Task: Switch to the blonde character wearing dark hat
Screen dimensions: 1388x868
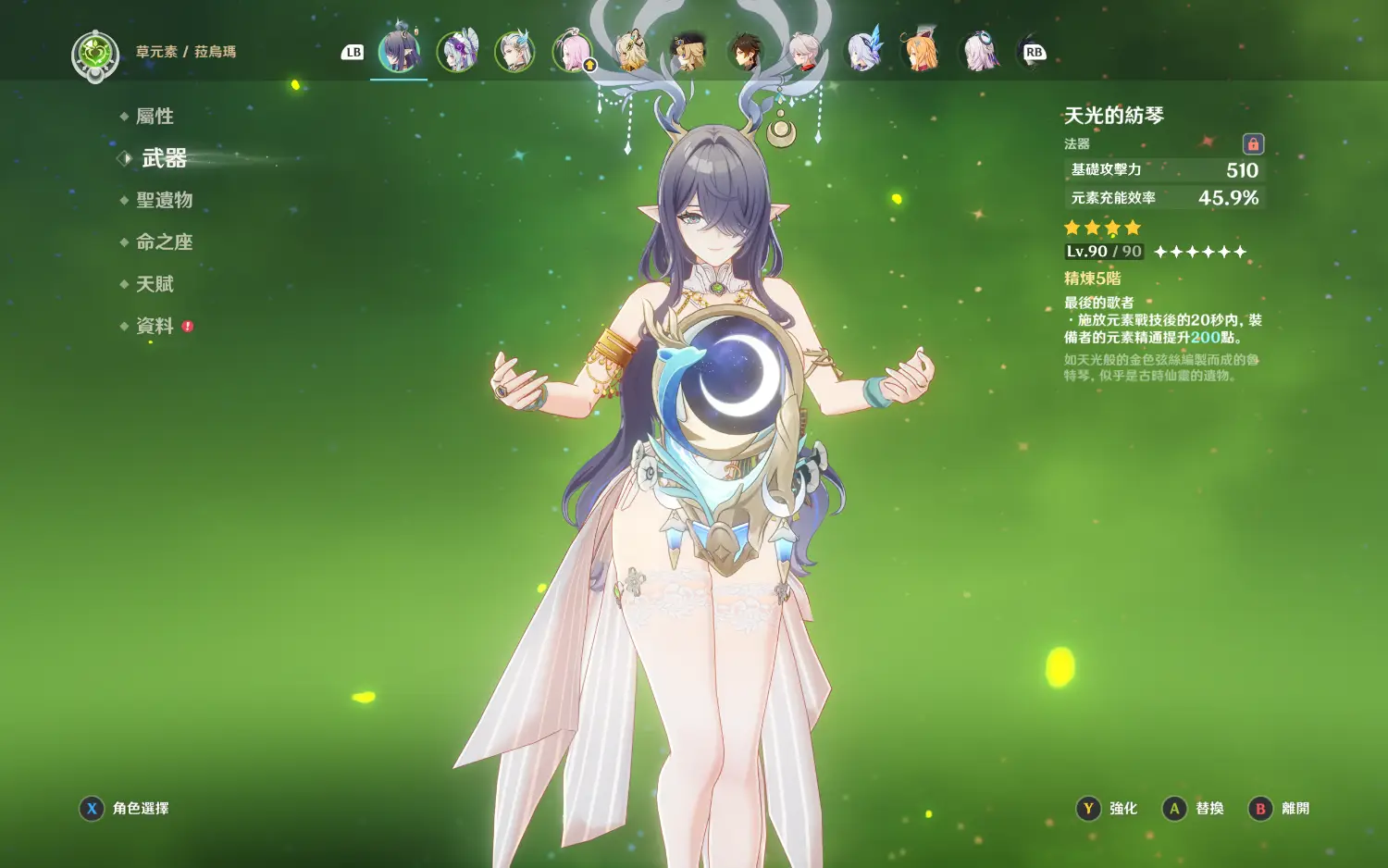Action: 688,52
